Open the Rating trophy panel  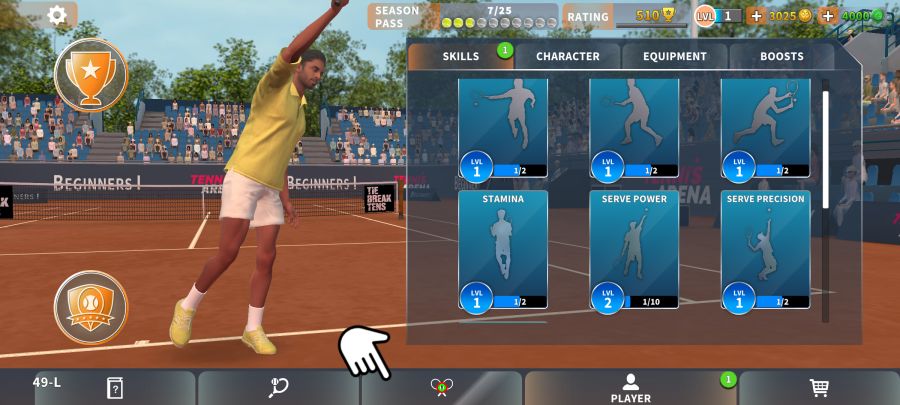coord(619,16)
